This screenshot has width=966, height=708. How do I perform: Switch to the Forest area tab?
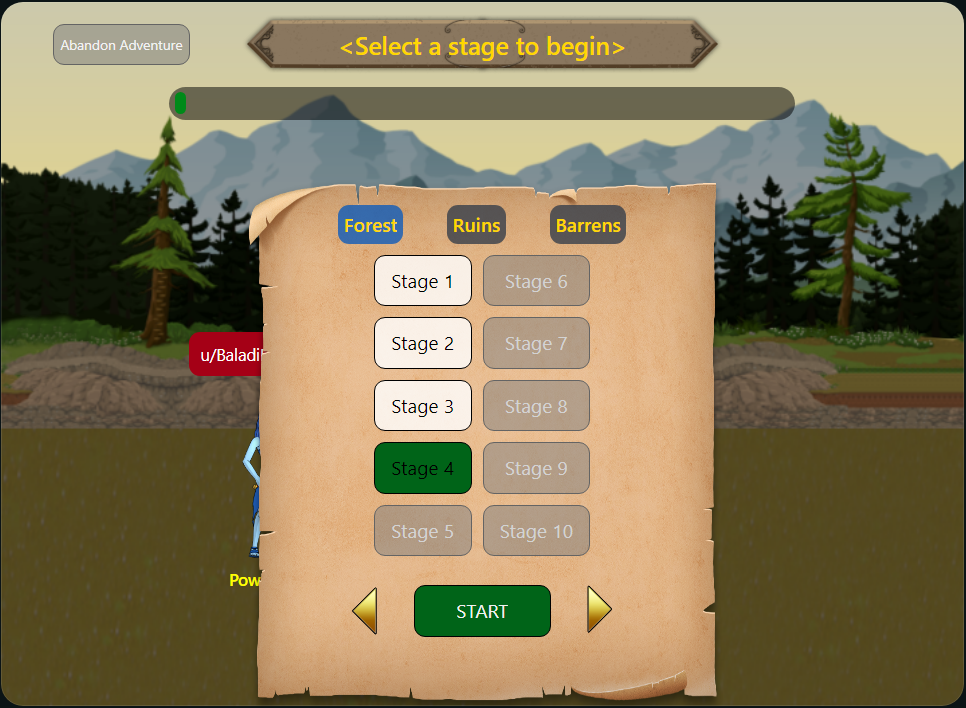[370, 225]
